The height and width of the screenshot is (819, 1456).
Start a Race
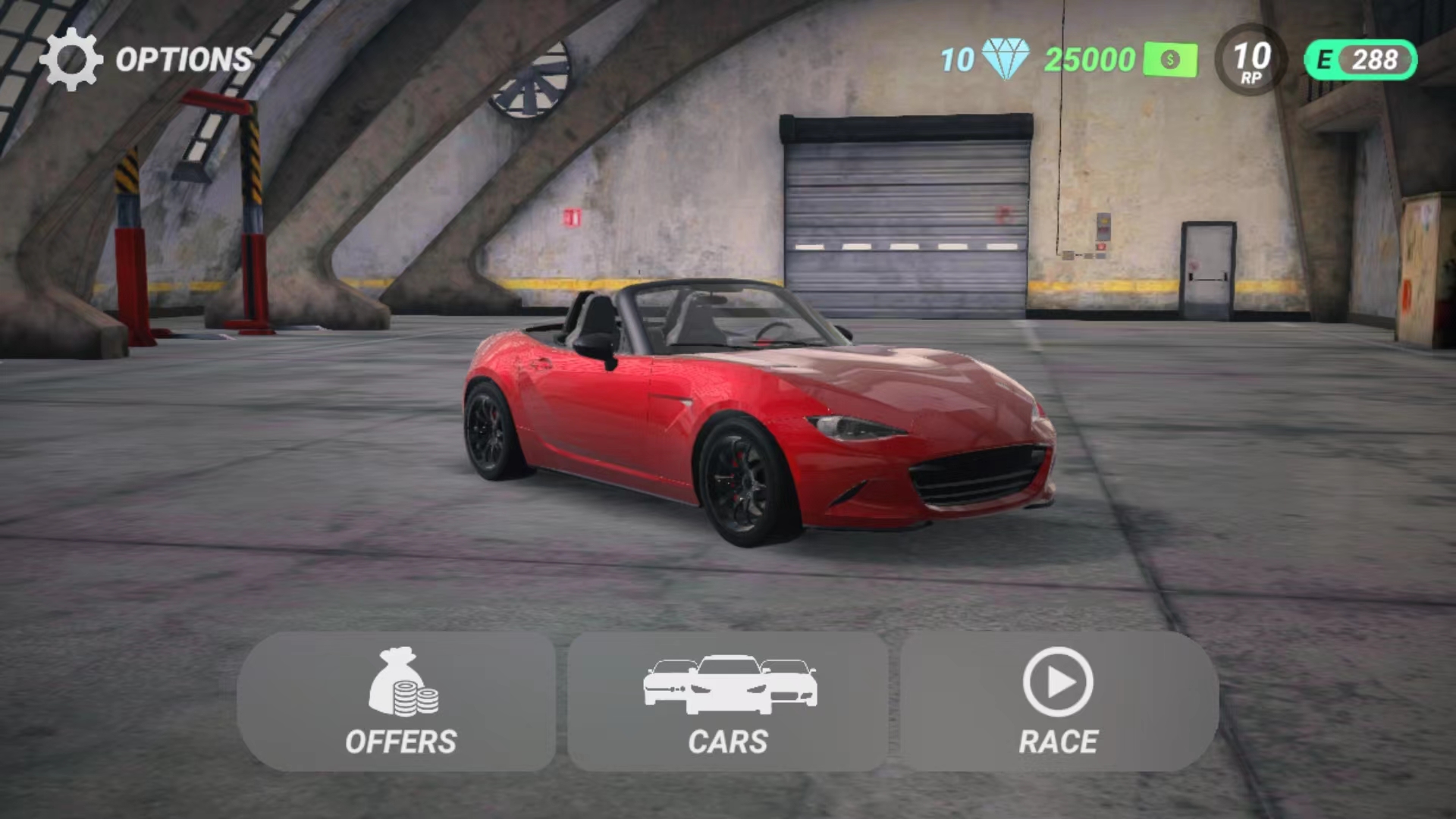1059,701
